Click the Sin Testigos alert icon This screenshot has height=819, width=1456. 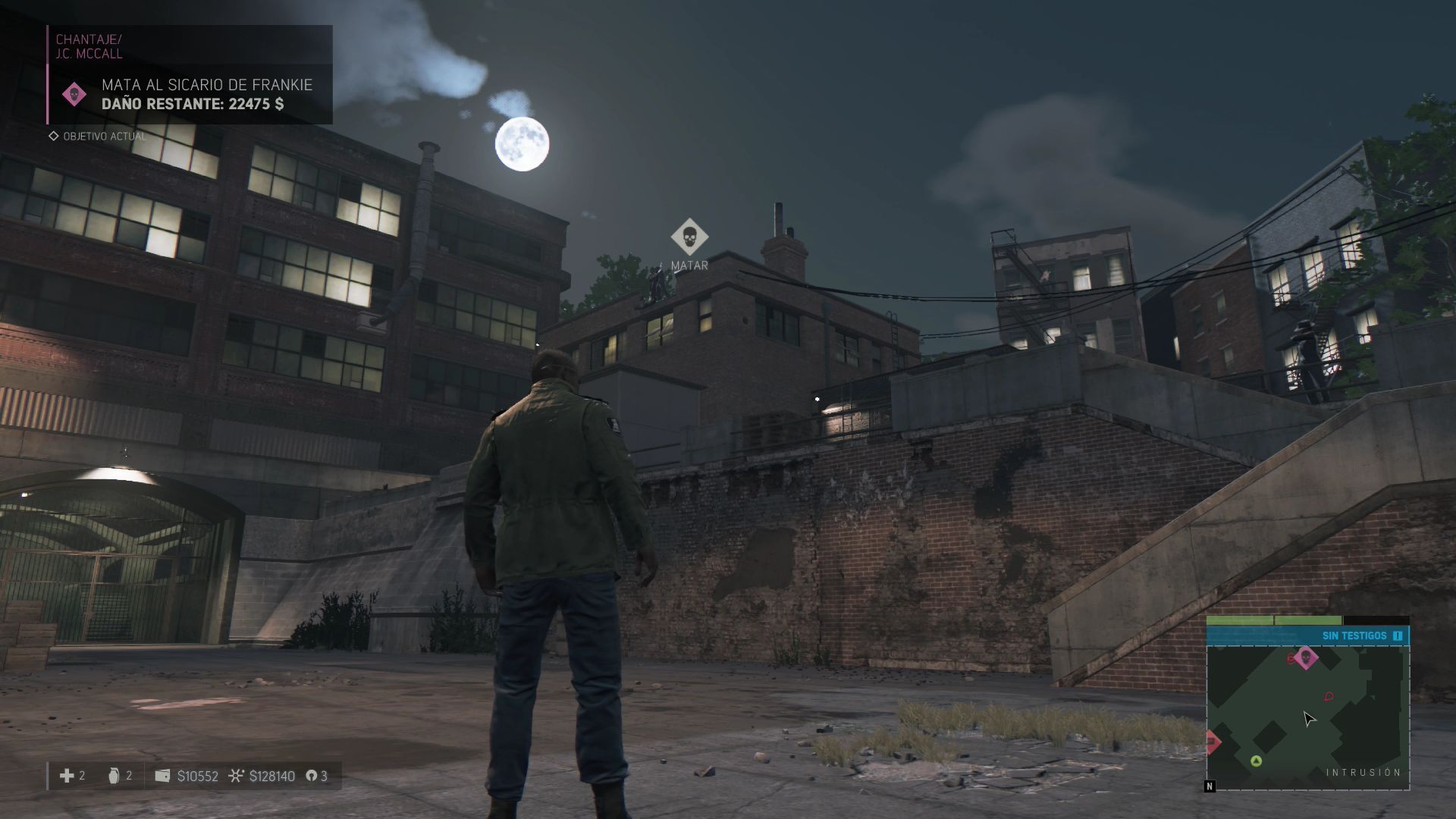point(1398,635)
